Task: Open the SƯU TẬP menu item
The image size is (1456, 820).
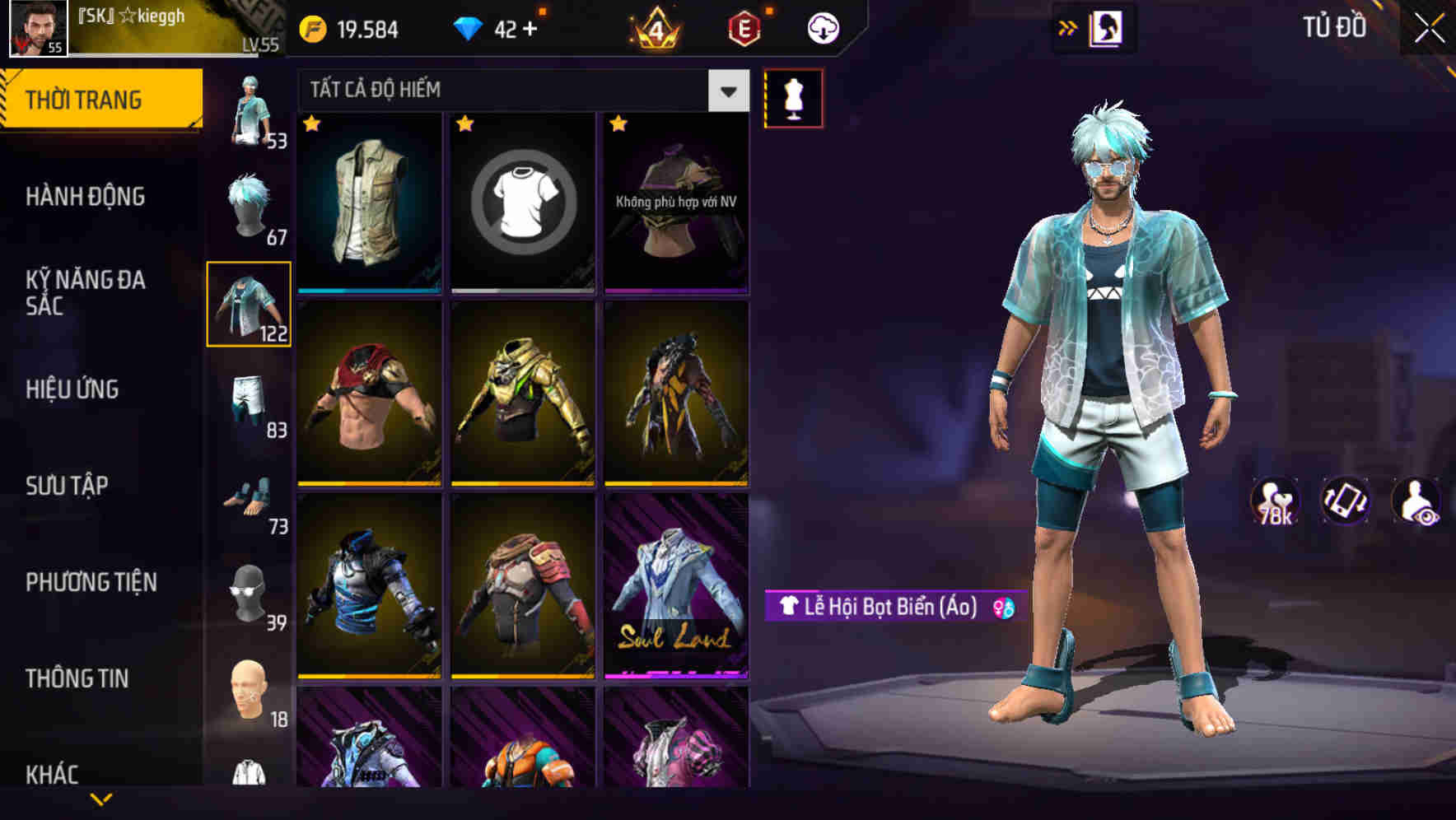Action: click(x=68, y=486)
